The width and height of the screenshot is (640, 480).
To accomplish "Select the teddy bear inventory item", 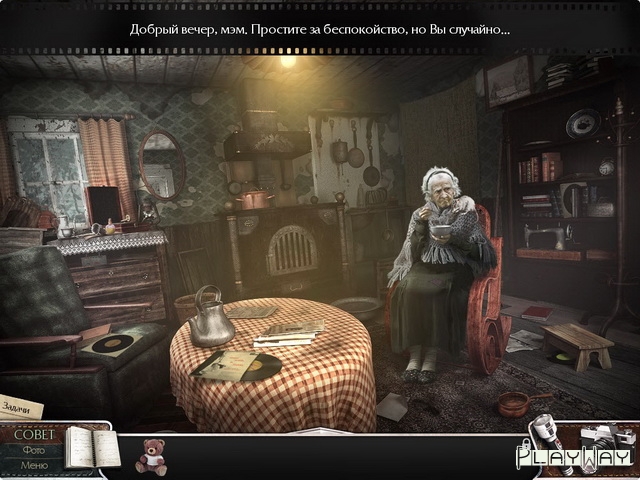I will point(151,454).
